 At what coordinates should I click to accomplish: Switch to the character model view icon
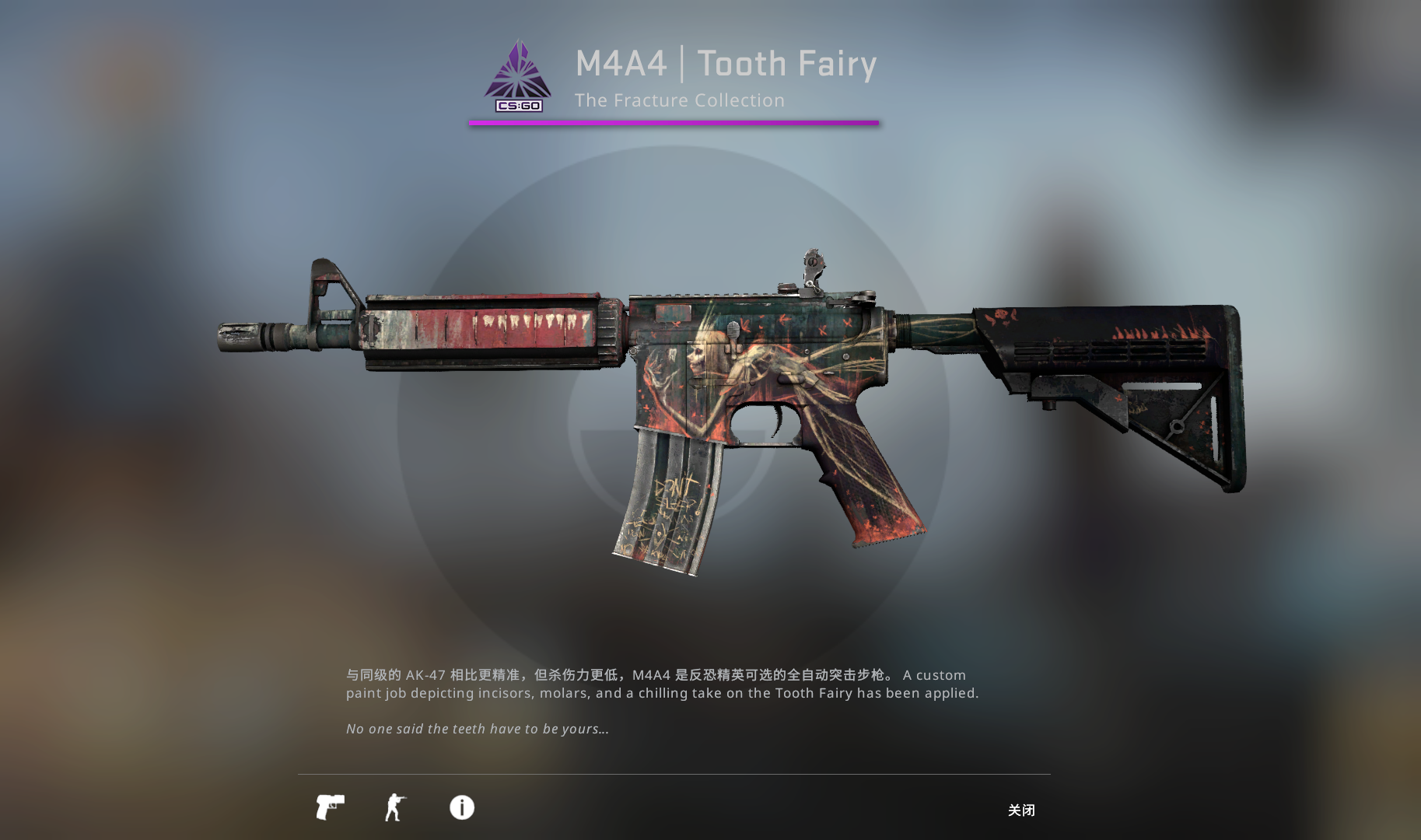tap(394, 808)
